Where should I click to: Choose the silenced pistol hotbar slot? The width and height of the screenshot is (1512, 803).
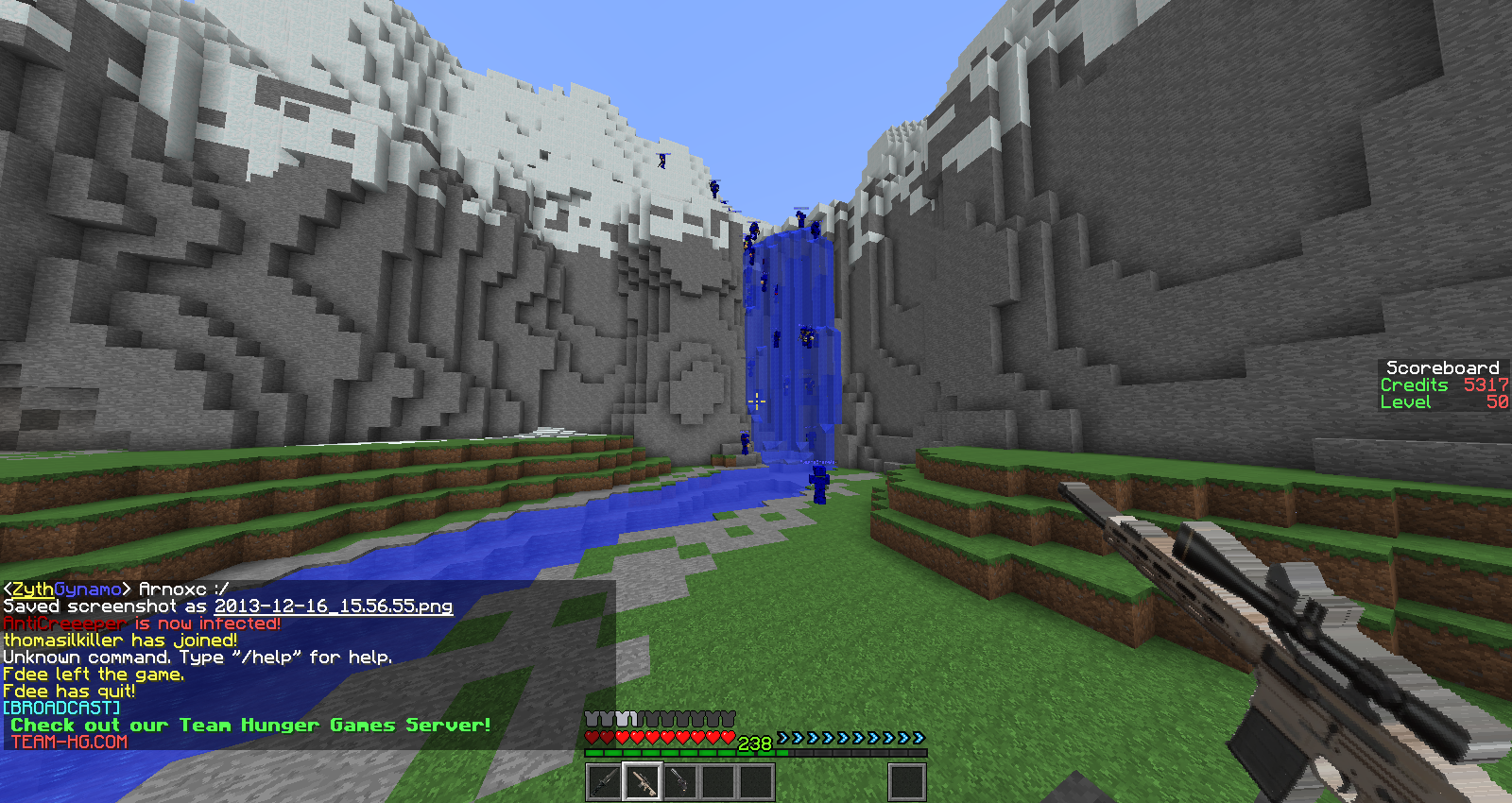[680, 782]
